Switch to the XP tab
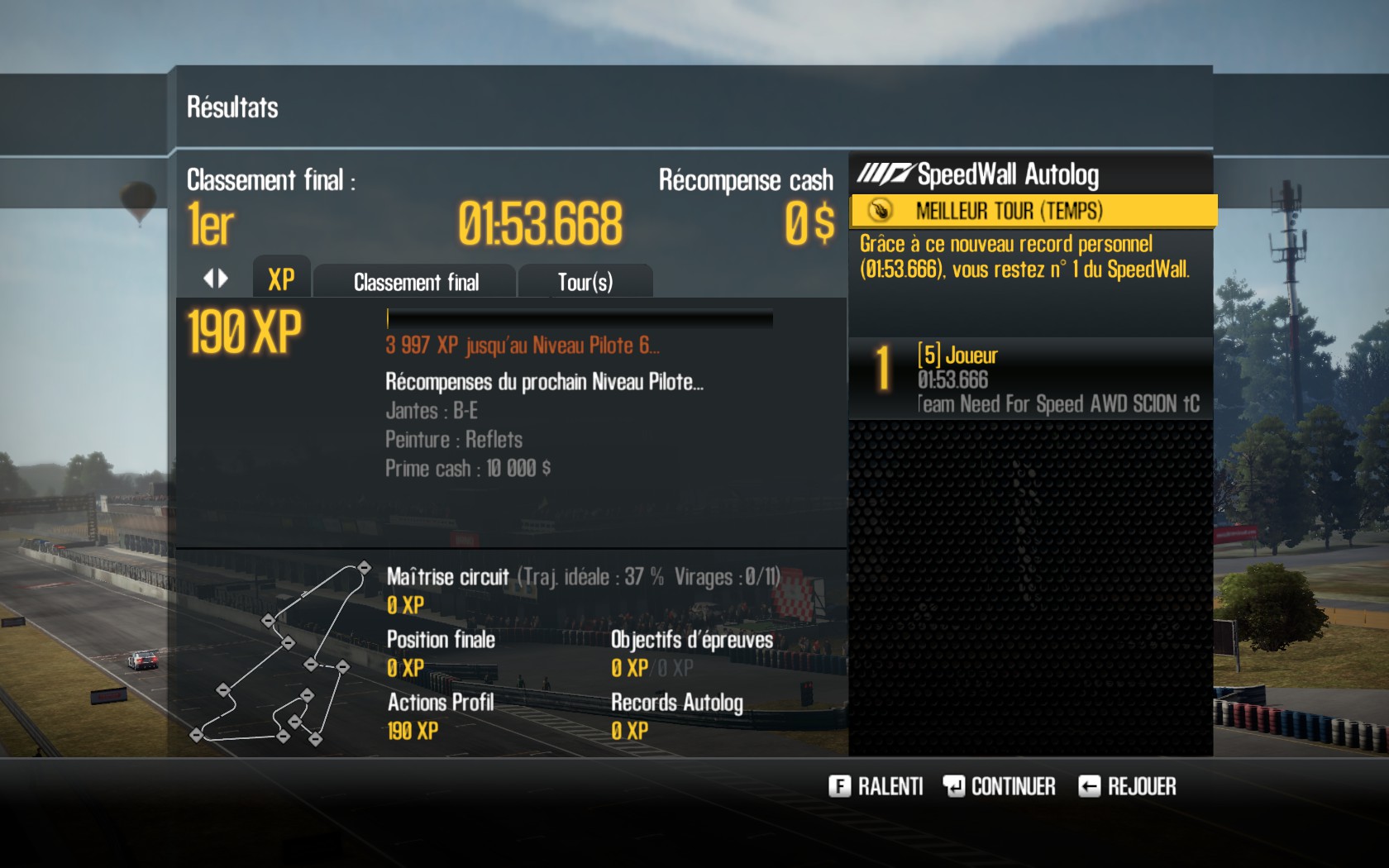Screen dimensions: 1389x868 pos(281,280)
